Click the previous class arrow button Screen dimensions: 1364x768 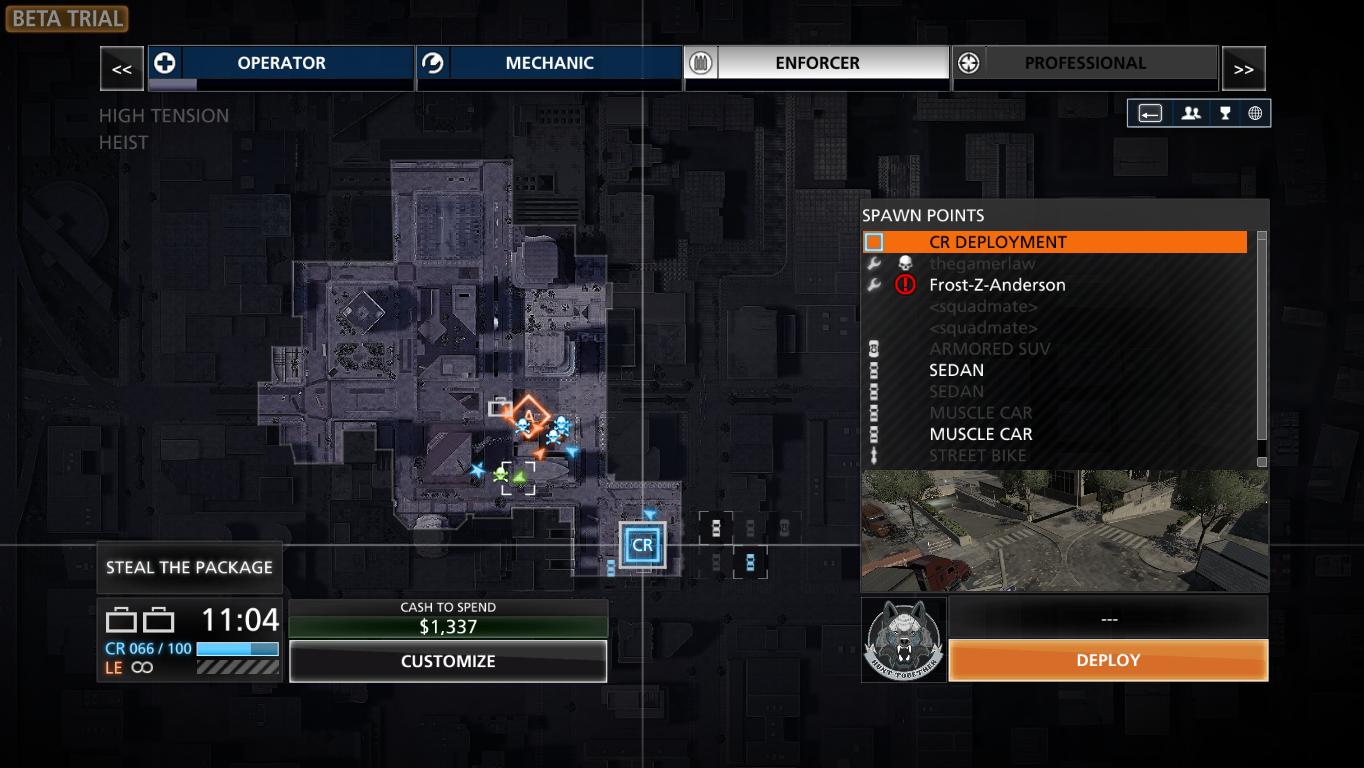122,69
